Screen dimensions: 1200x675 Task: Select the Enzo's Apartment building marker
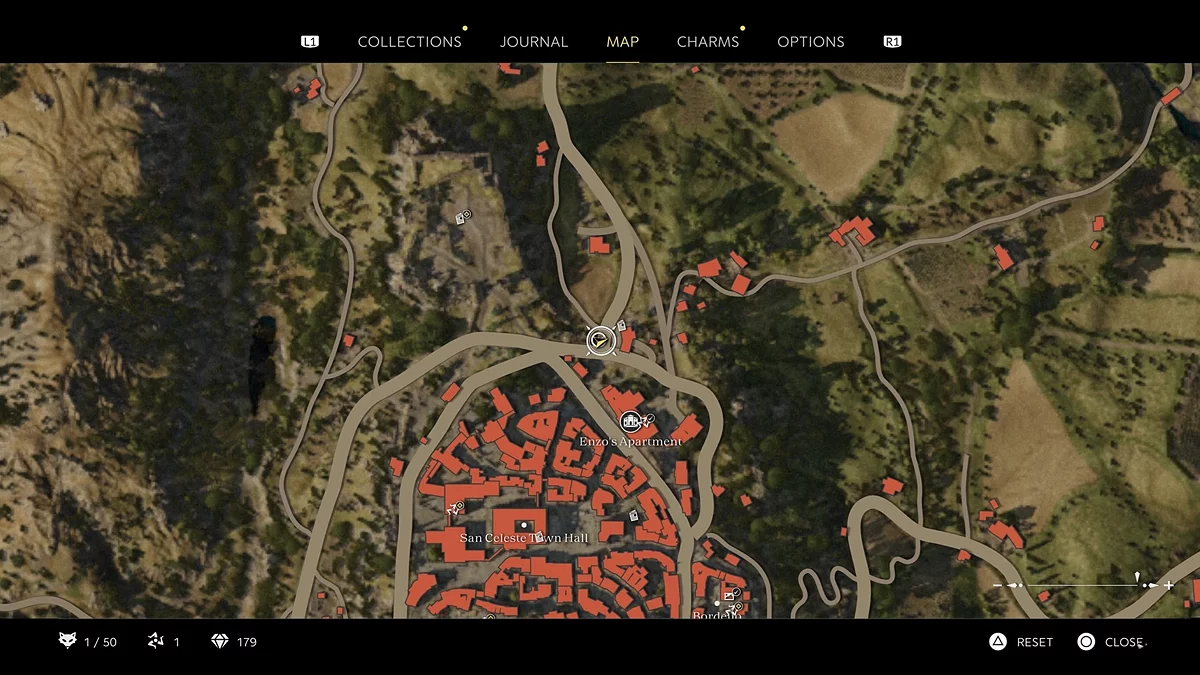pyautogui.click(x=629, y=422)
